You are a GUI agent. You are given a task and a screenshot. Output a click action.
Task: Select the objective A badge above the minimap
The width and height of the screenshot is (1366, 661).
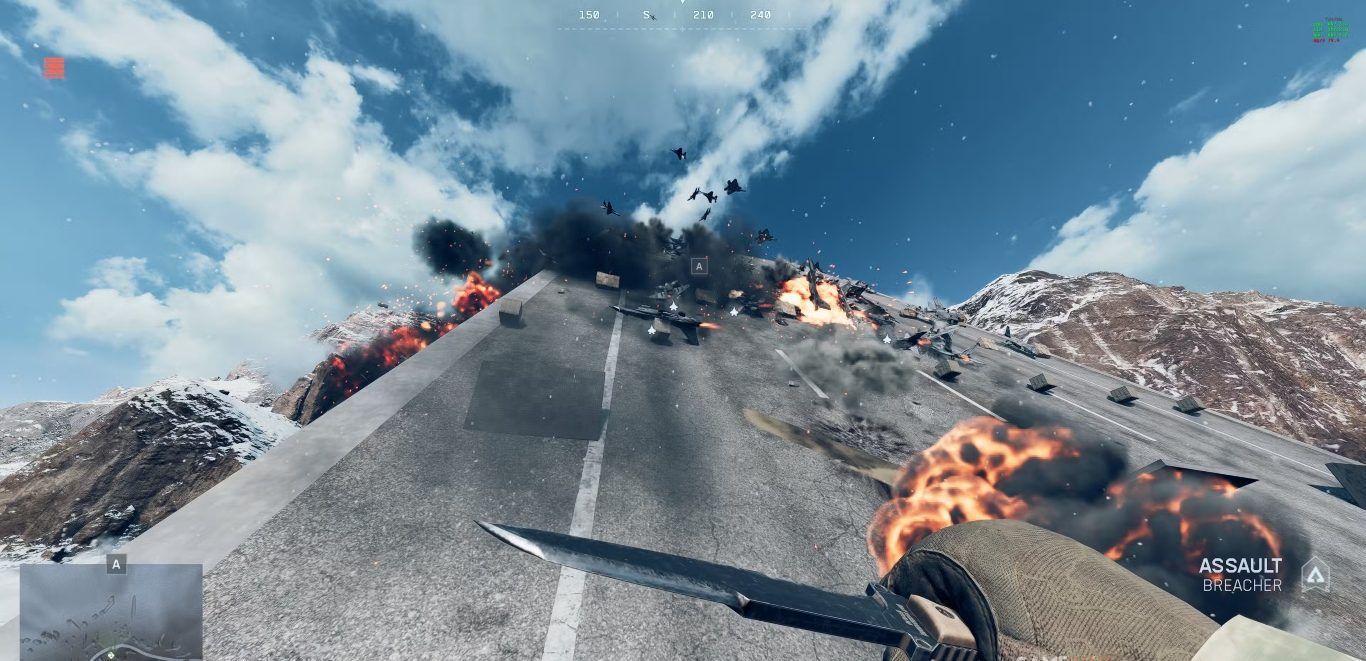116,564
